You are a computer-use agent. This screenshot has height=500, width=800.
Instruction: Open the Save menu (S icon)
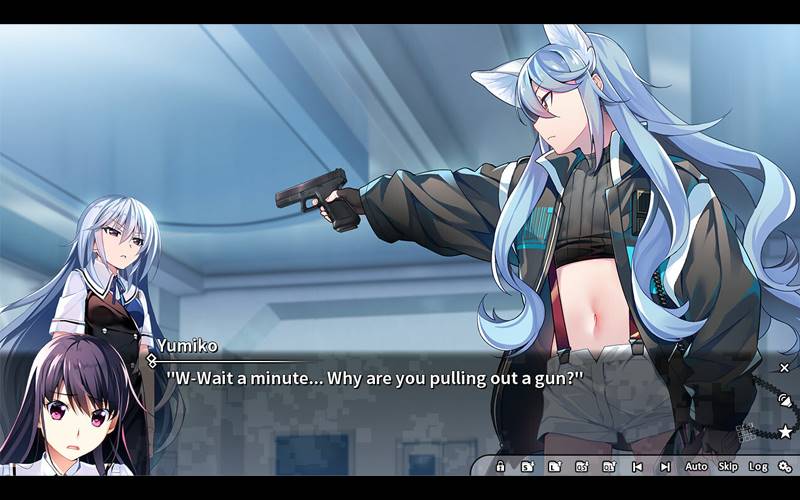(x=527, y=466)
